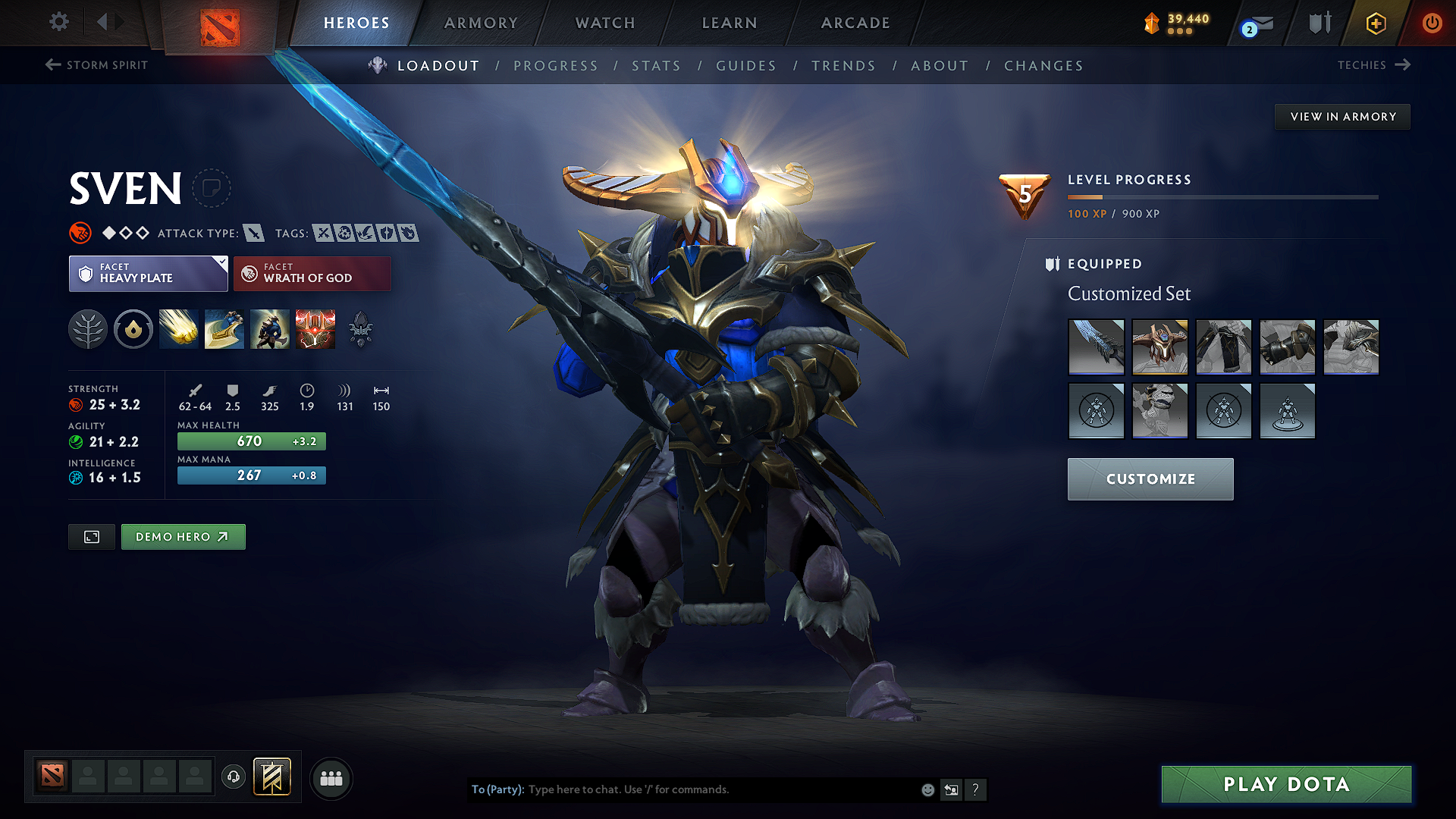Click the innate ability droplet icon

tap(133, 328)
